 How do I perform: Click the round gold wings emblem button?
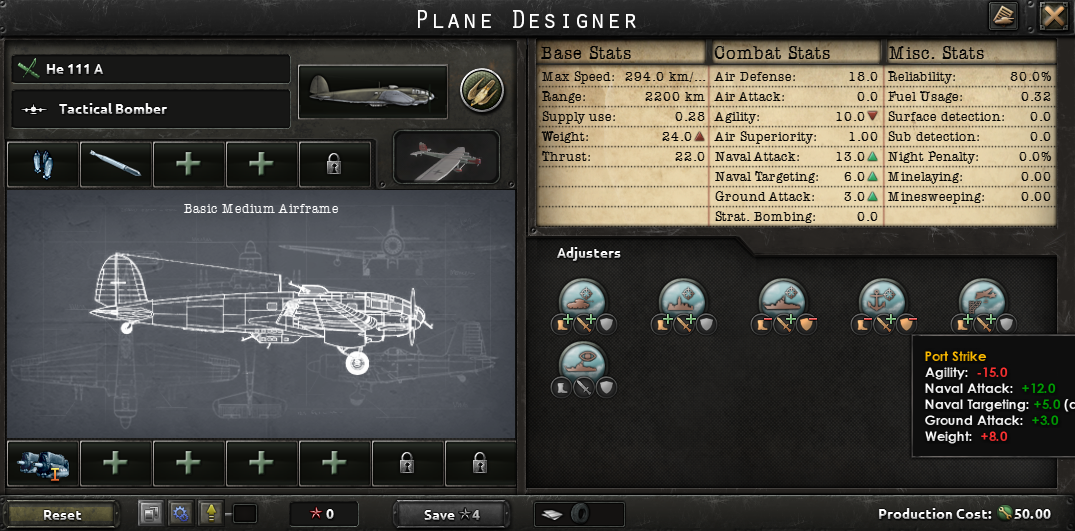coord(481,91)
